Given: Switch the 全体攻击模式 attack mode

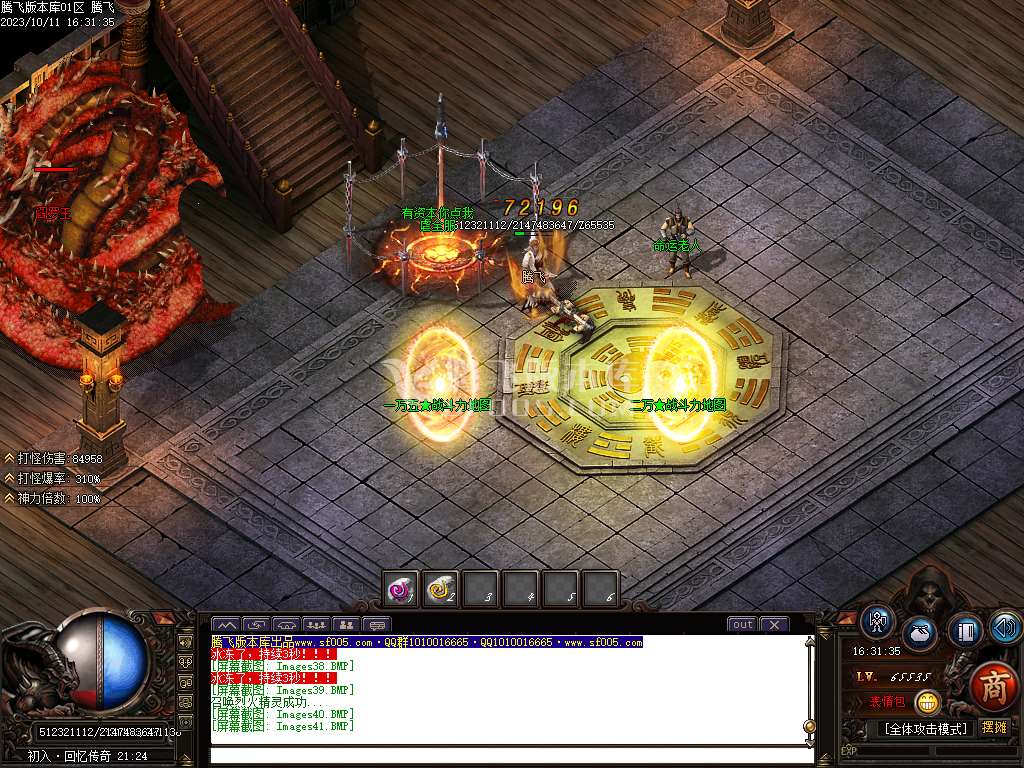Looking at the screenshot, I should (926, 729).
